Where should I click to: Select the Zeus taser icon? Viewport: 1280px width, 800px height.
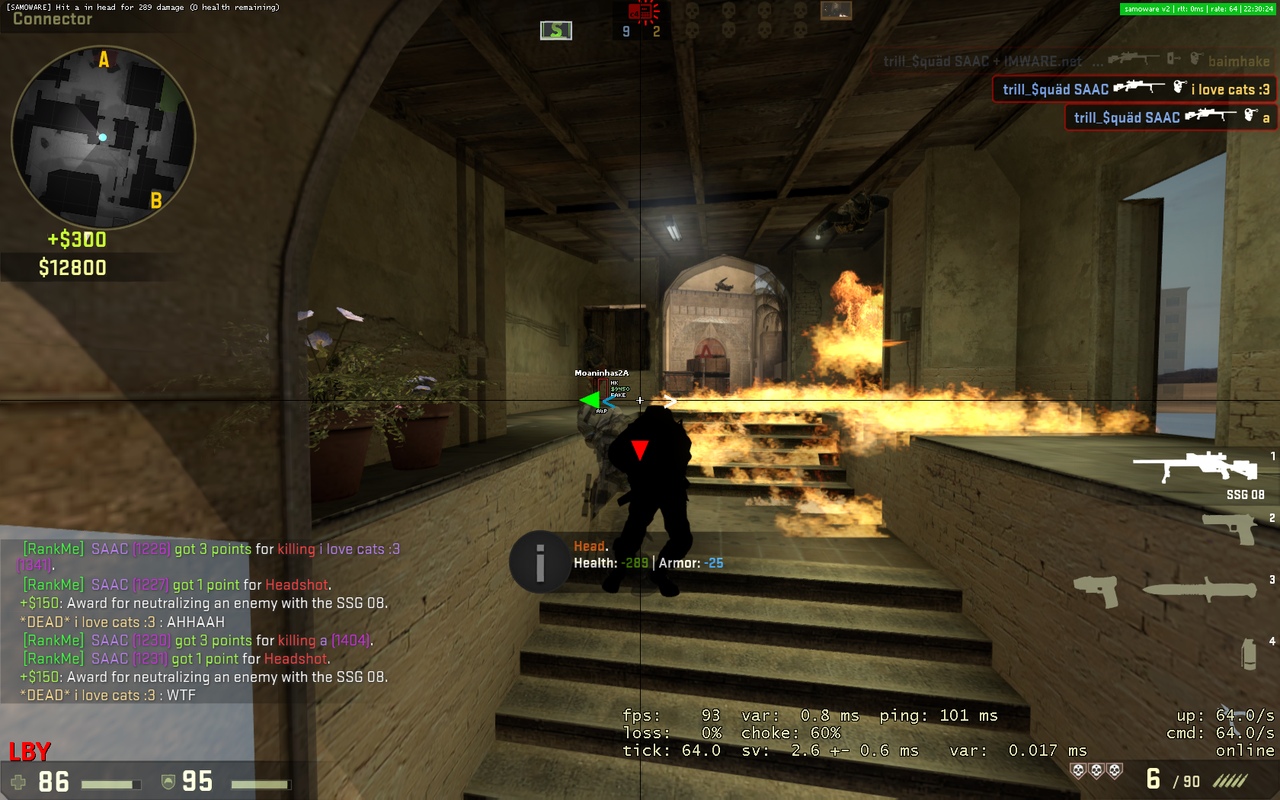(1095, 591)
